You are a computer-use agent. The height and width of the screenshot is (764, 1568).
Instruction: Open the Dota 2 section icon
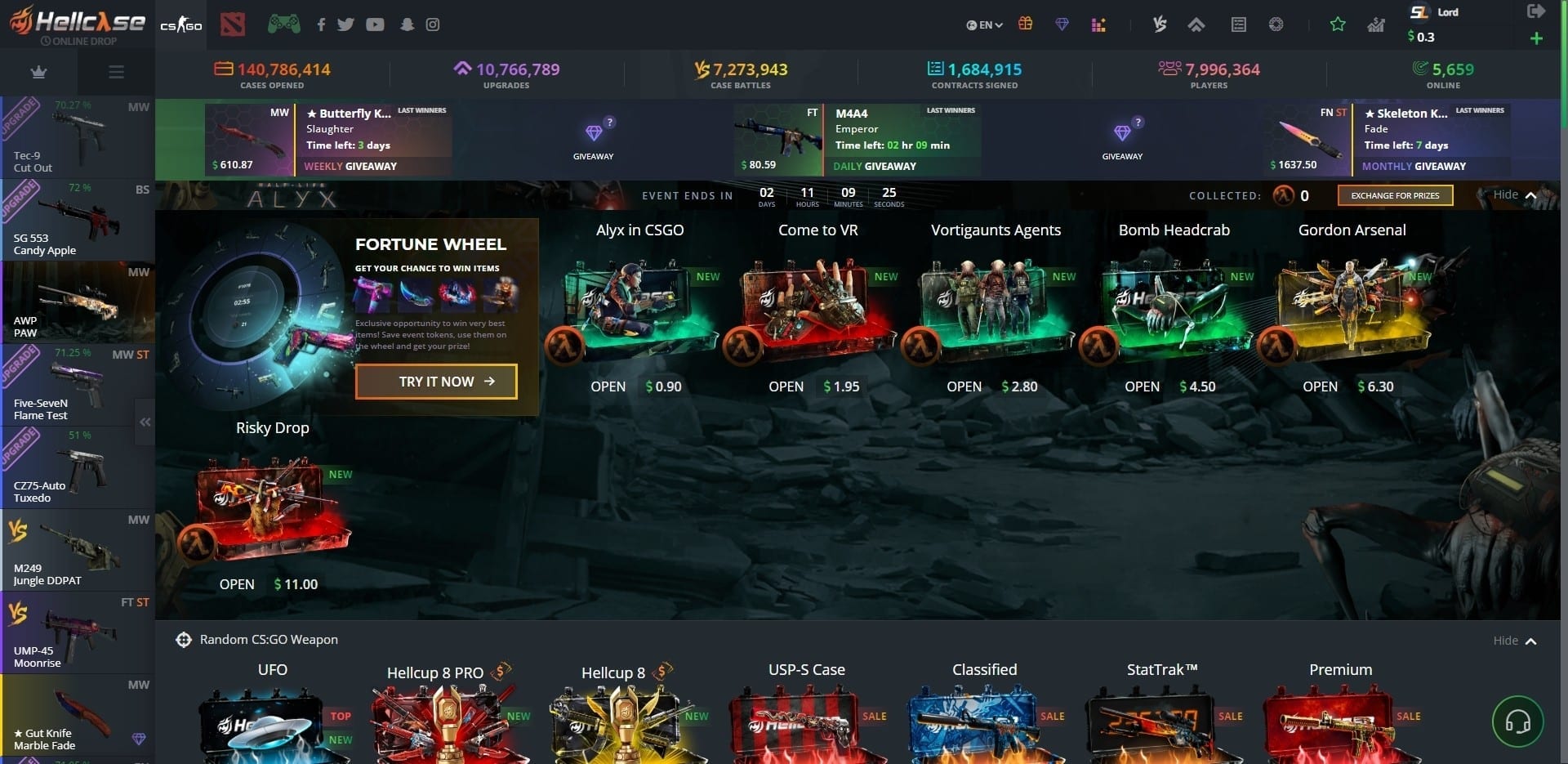(234, 24)
